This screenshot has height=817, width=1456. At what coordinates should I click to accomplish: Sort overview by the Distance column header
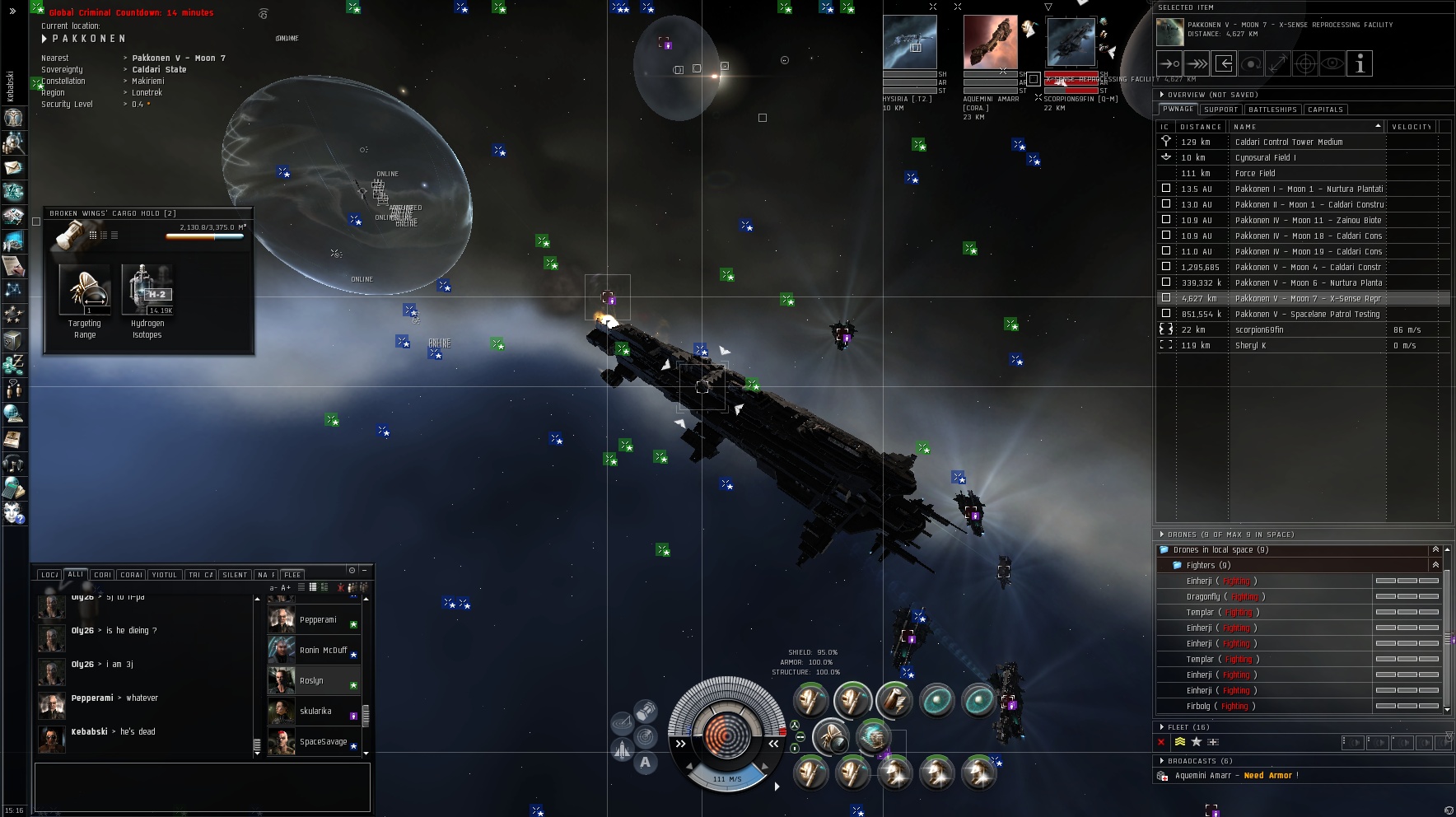coord(1200,127)
